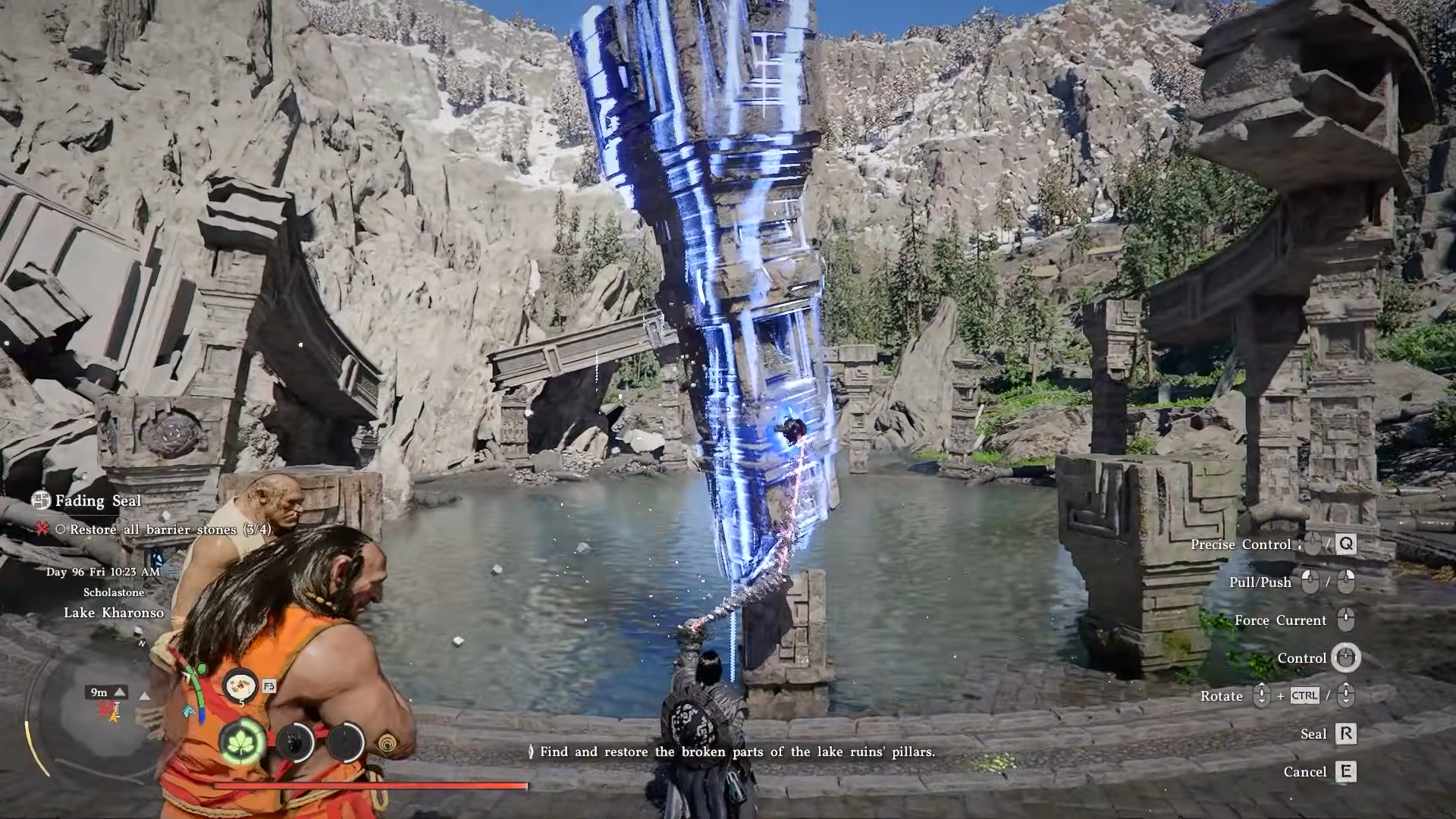Activate the green leaf skill icon
Image resolution: width=1456 pixels, height=819 pixels.
(243, 741)
